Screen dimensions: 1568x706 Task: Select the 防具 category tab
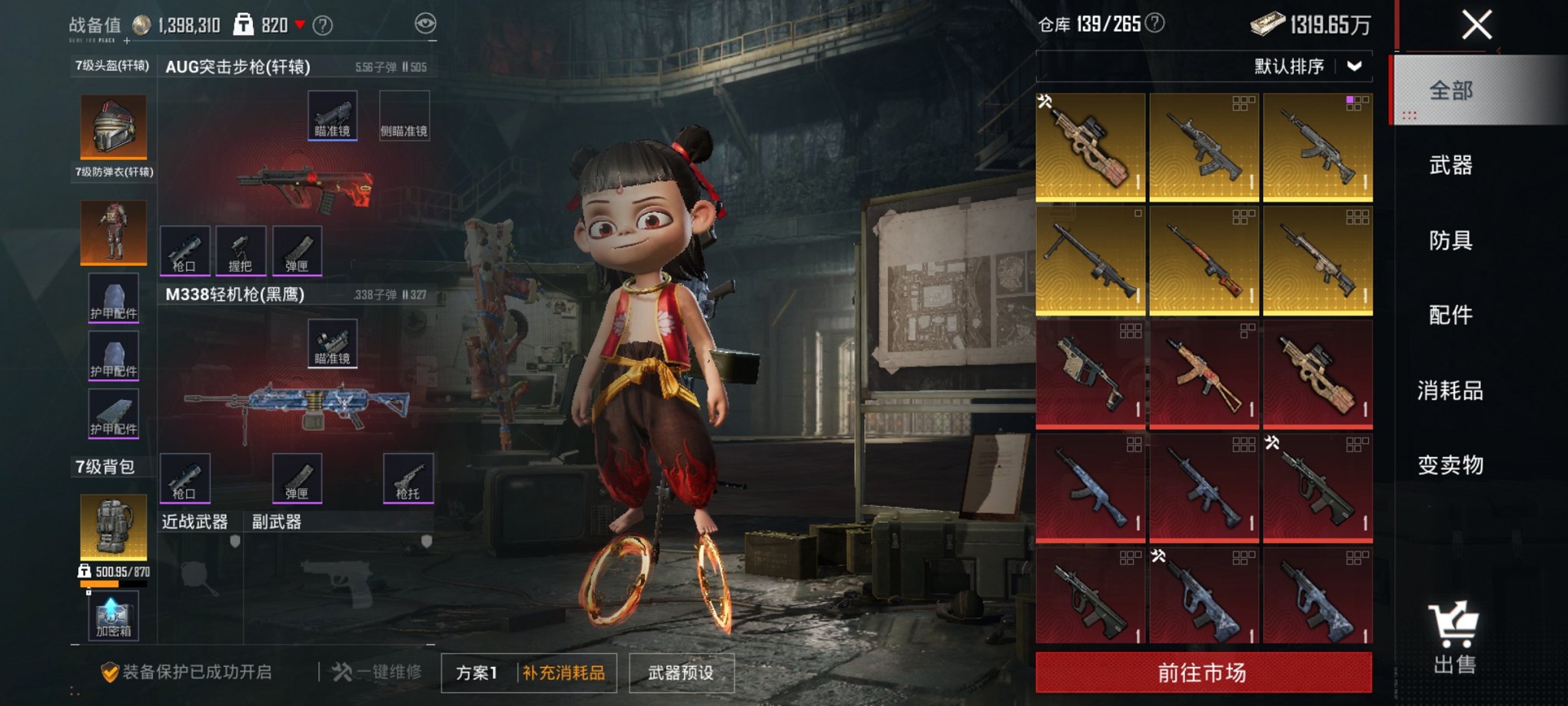point(1450,241)
